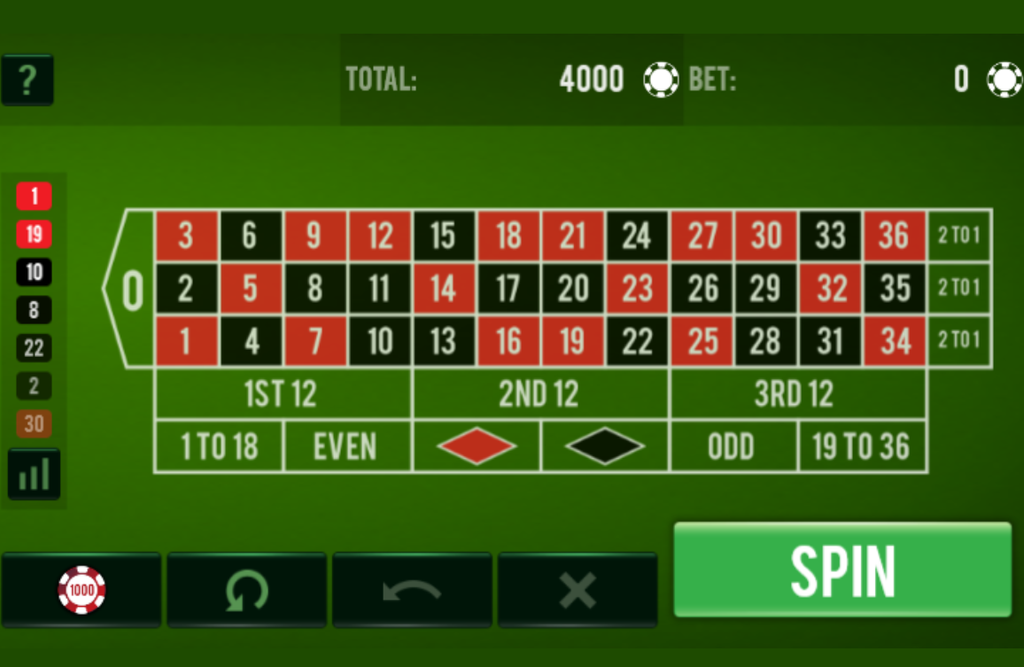Place a bet on green 0
This screenshot has width=1024, height=667.
click(132, 289)
